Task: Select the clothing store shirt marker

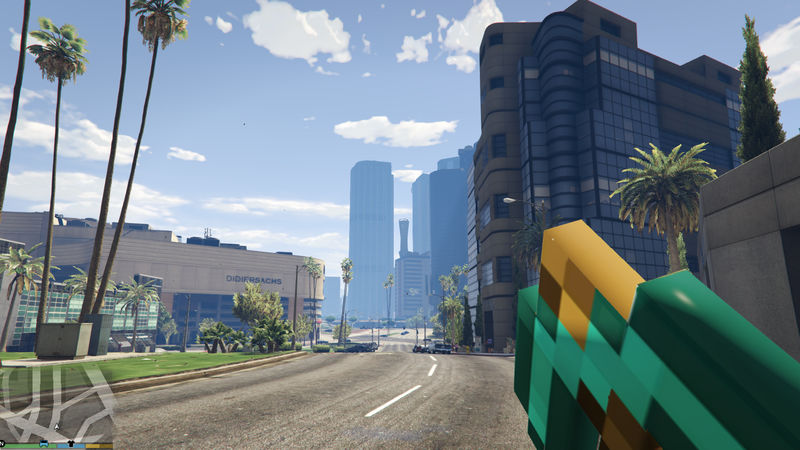Action: (71, 443)
